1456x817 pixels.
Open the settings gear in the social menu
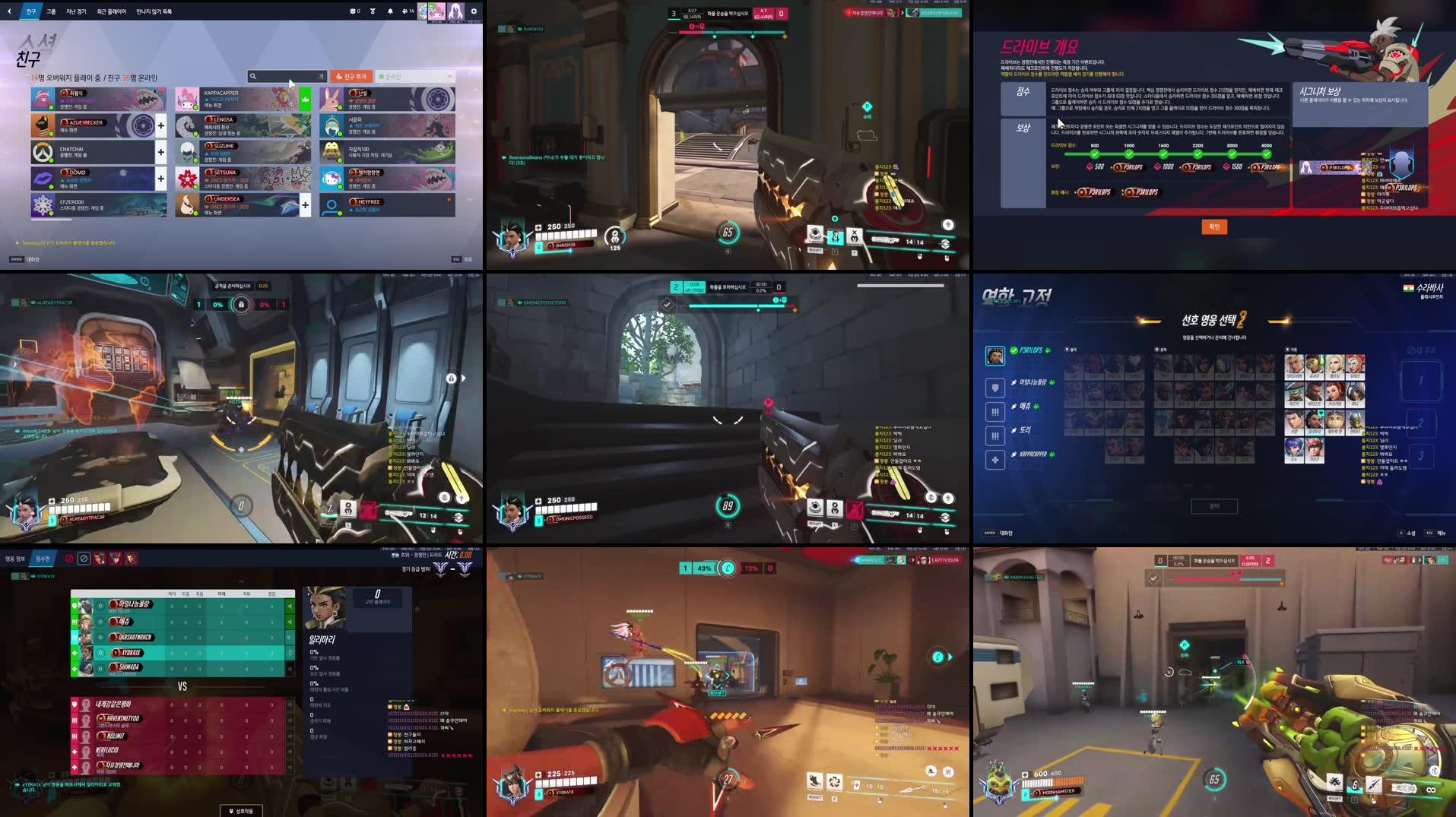pos(474,11)
